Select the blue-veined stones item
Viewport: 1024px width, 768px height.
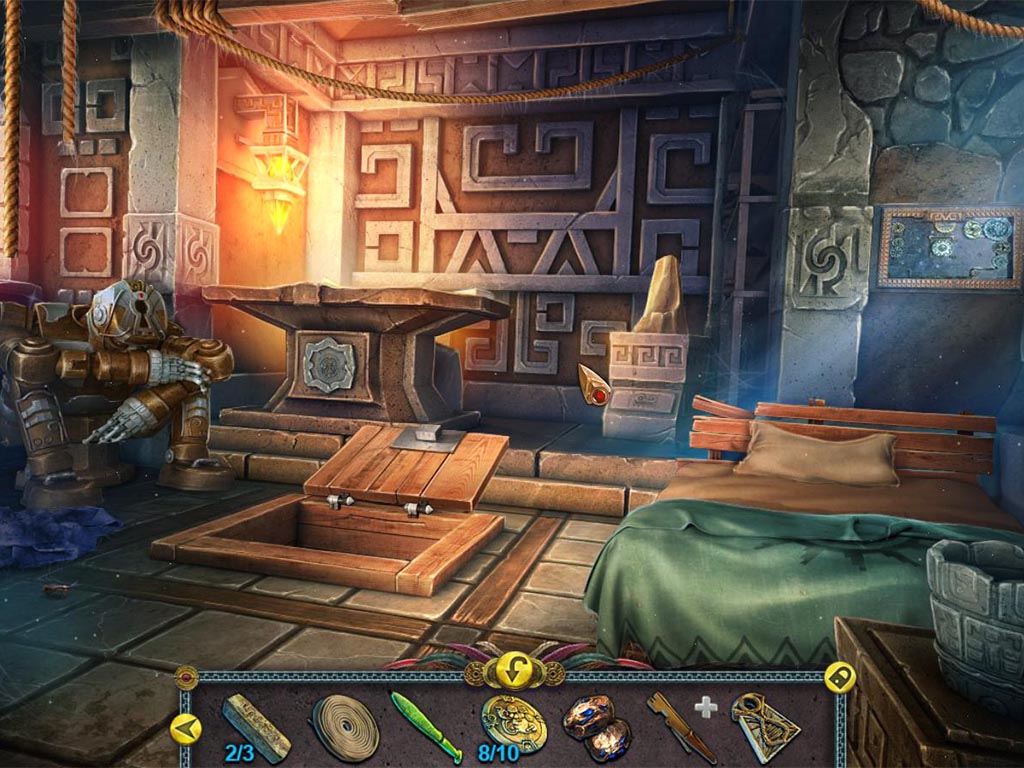point(596,726)
